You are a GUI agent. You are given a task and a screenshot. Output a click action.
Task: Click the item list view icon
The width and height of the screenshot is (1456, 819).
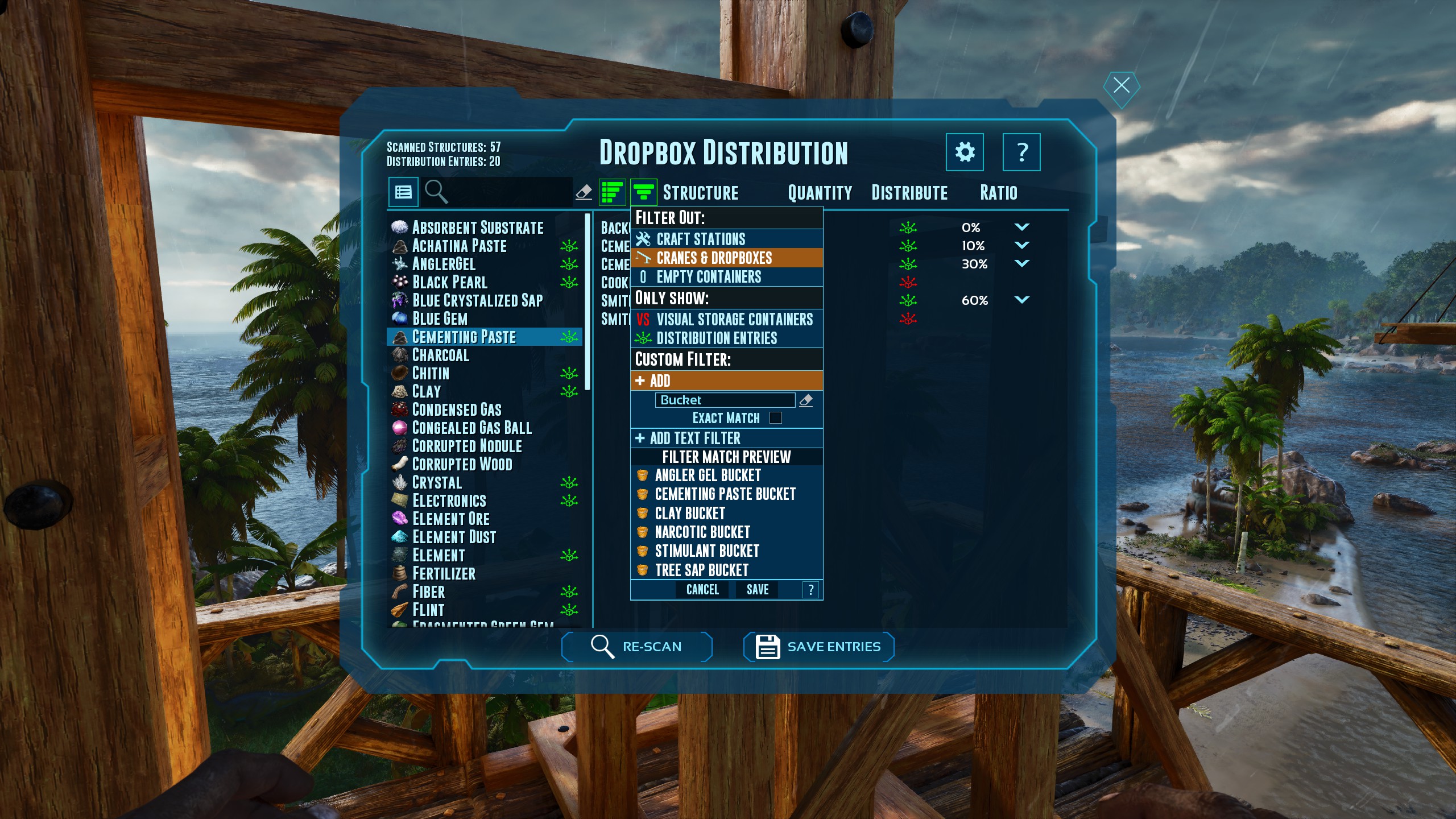pyautogui.click(x=404, y=192)
